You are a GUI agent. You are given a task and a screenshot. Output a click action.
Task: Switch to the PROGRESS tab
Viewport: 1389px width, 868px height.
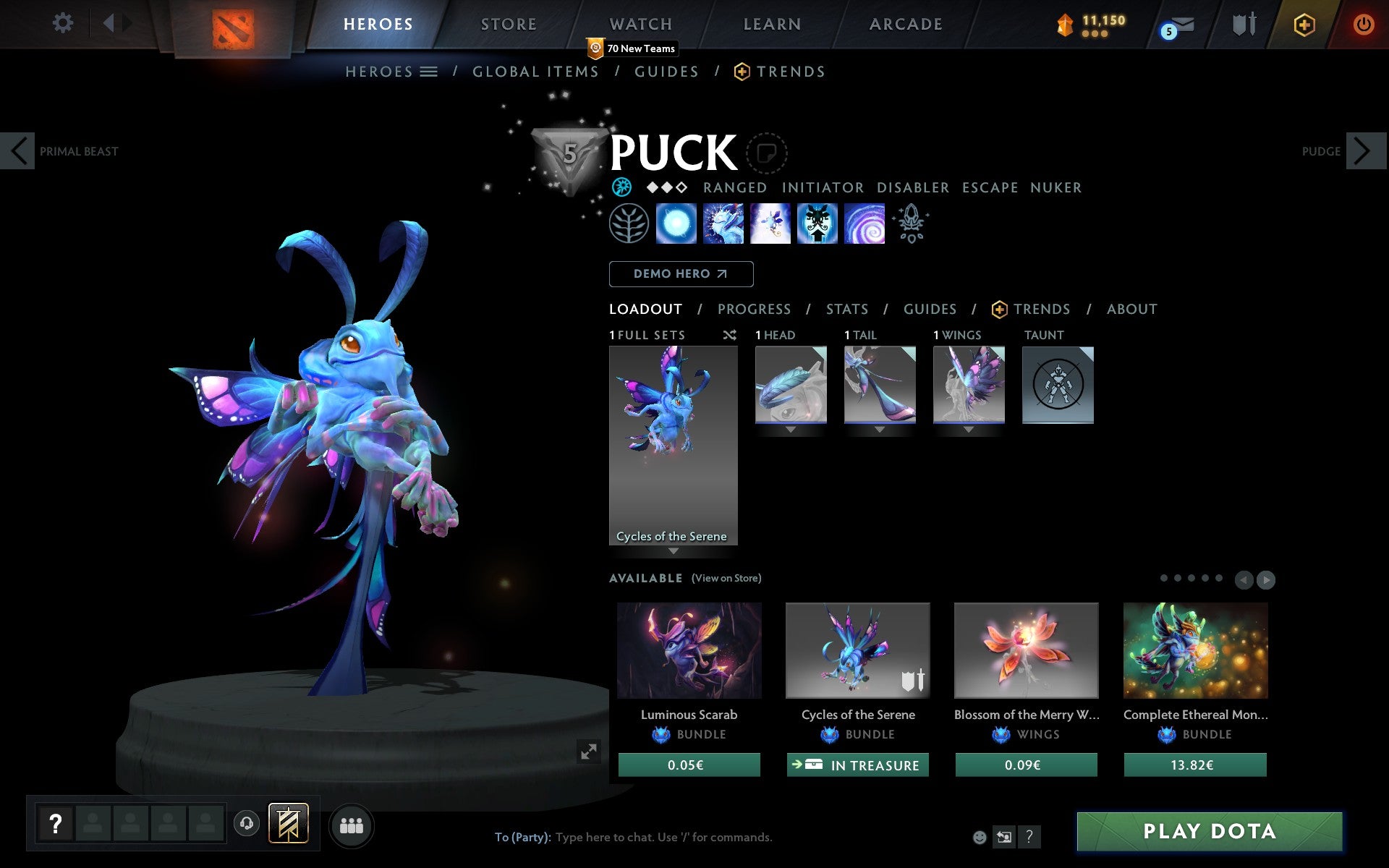pyautogui.click(x=754, y=309)
